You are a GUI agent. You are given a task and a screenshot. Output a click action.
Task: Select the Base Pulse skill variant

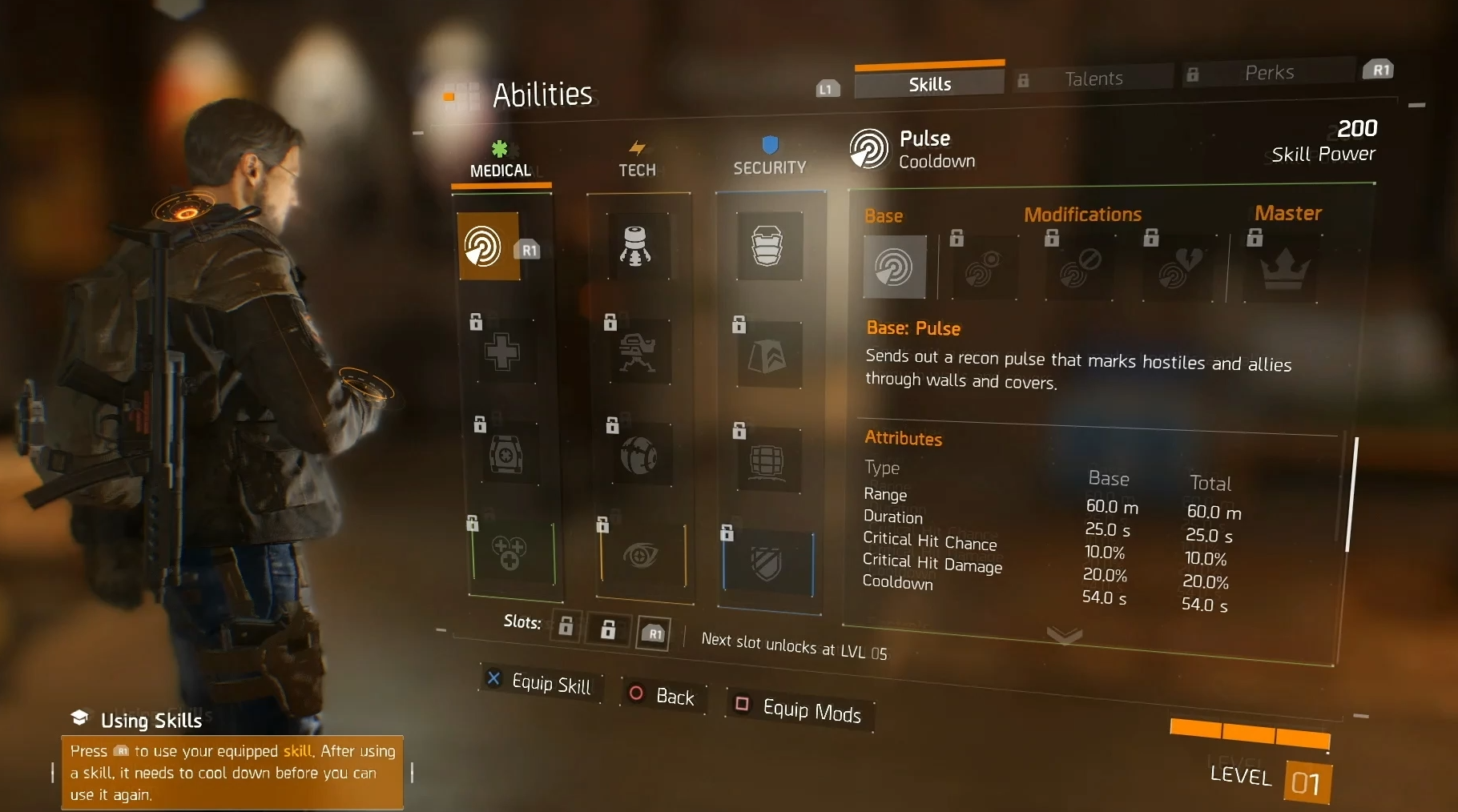tap(894, 267)
